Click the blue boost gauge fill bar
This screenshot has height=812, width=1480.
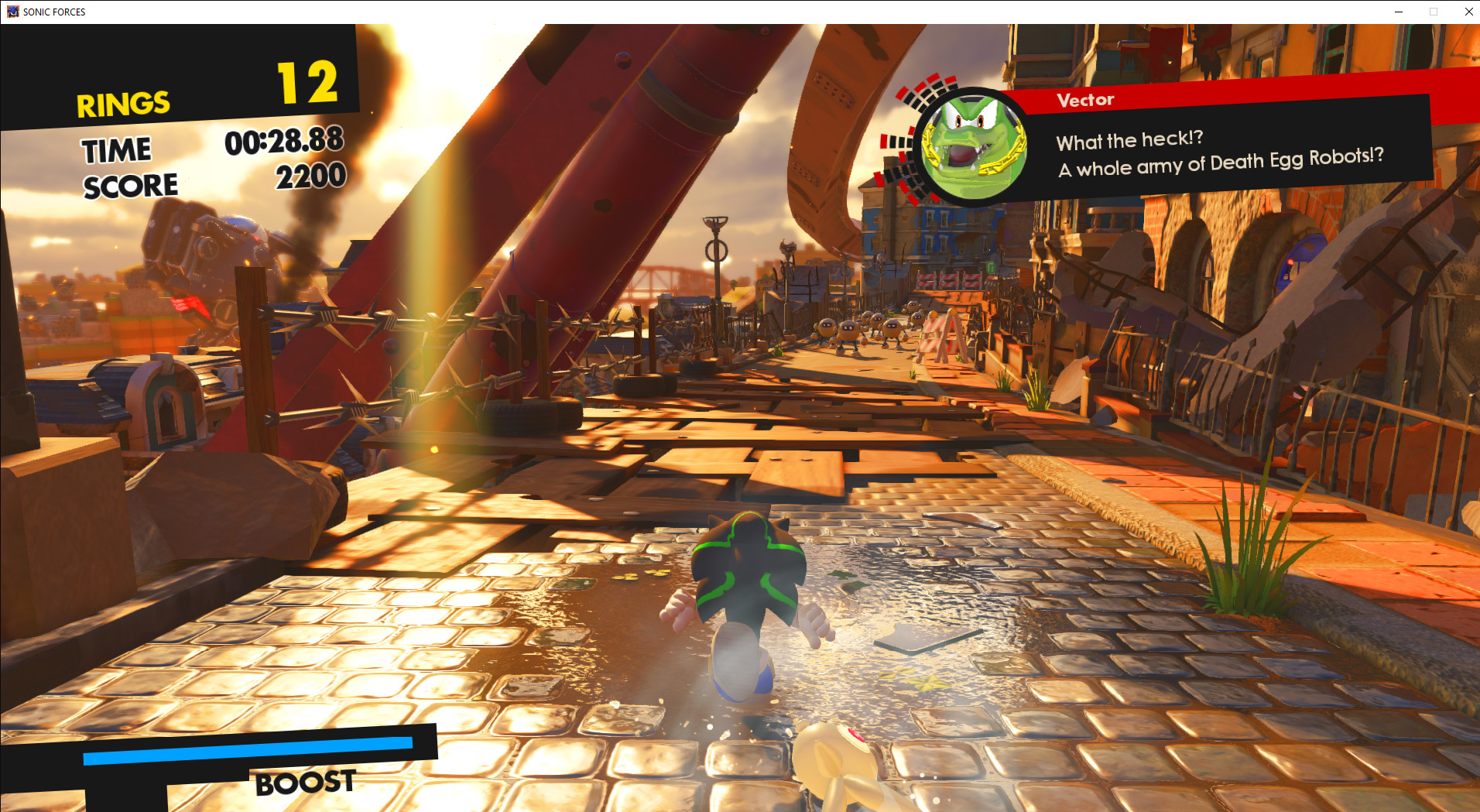click(x=248, y=744)
